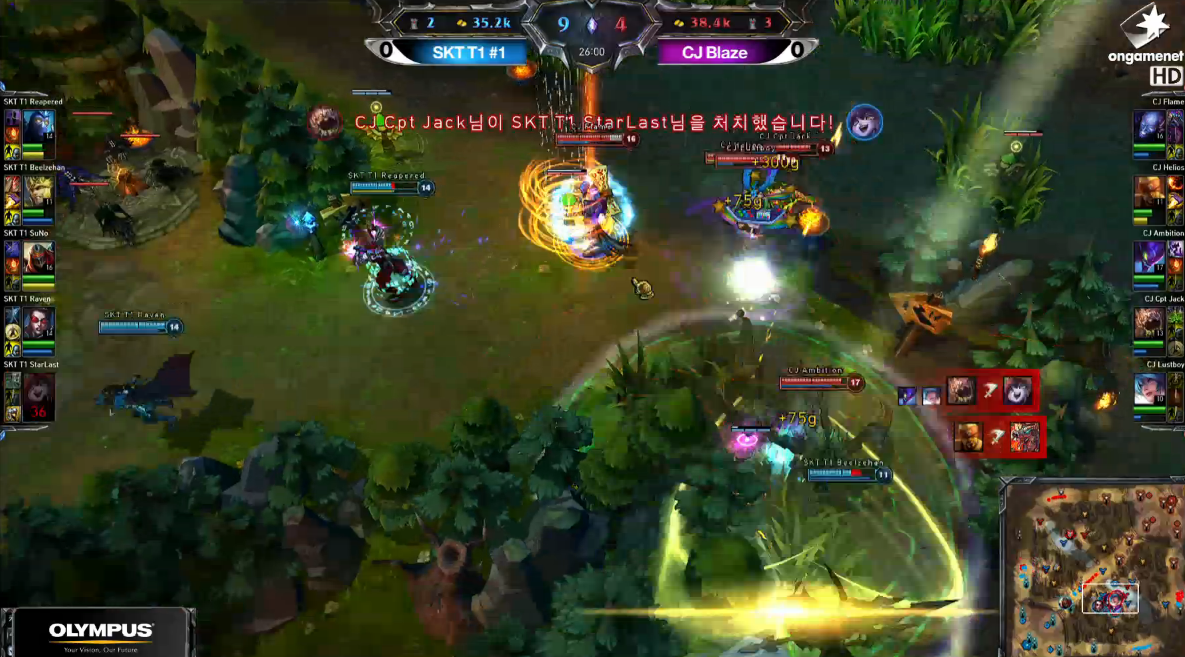Image resolution: width=1185 pixels, height=657 pixels.
Task: Select SKT T1 Reapered's champion portrait
Action: pos(39,124)
